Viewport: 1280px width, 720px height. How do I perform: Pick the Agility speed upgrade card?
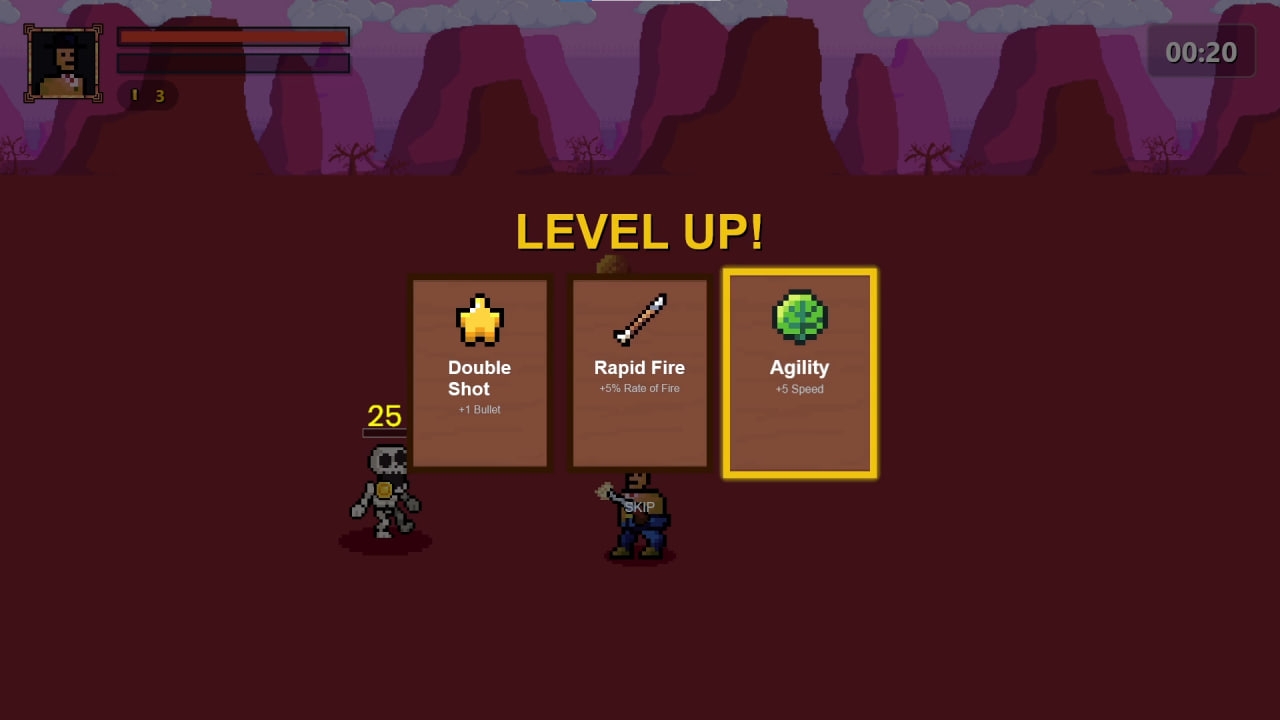[x=800, y=373]
